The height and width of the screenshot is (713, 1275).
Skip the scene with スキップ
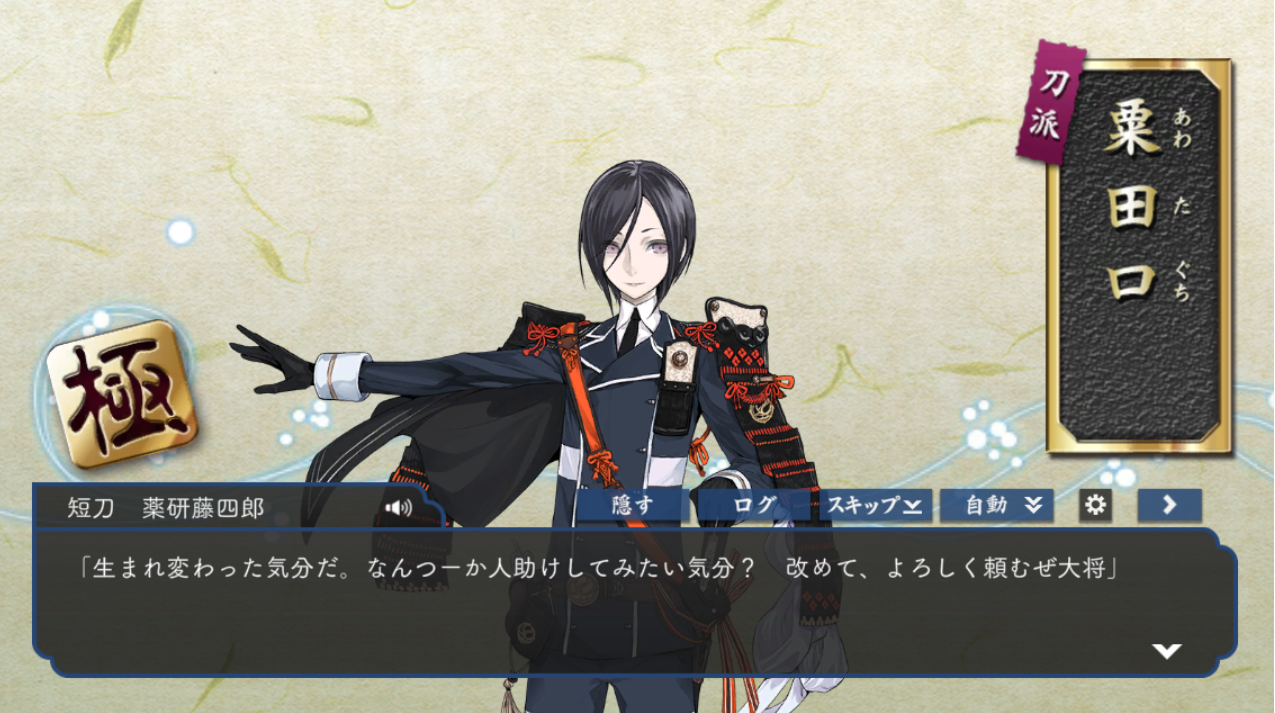point(875,506)
